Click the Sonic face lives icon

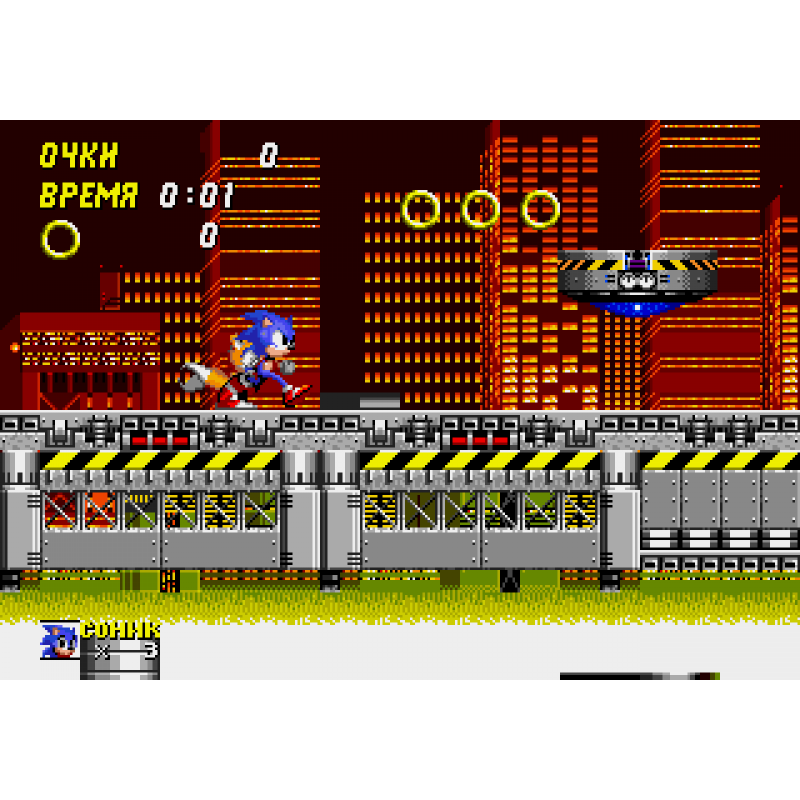(59, 641)
